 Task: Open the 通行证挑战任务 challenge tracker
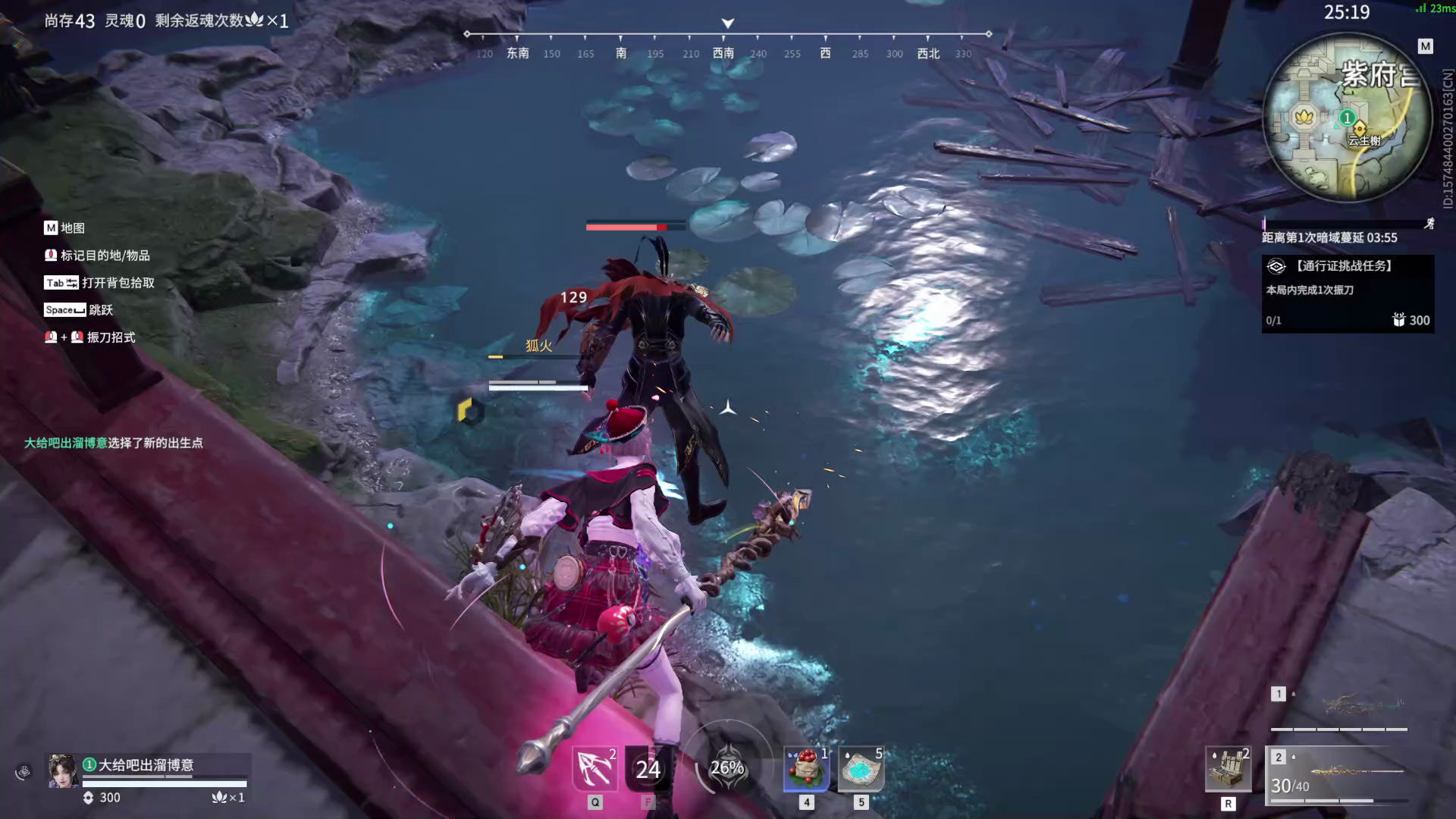coord(1347,293)
